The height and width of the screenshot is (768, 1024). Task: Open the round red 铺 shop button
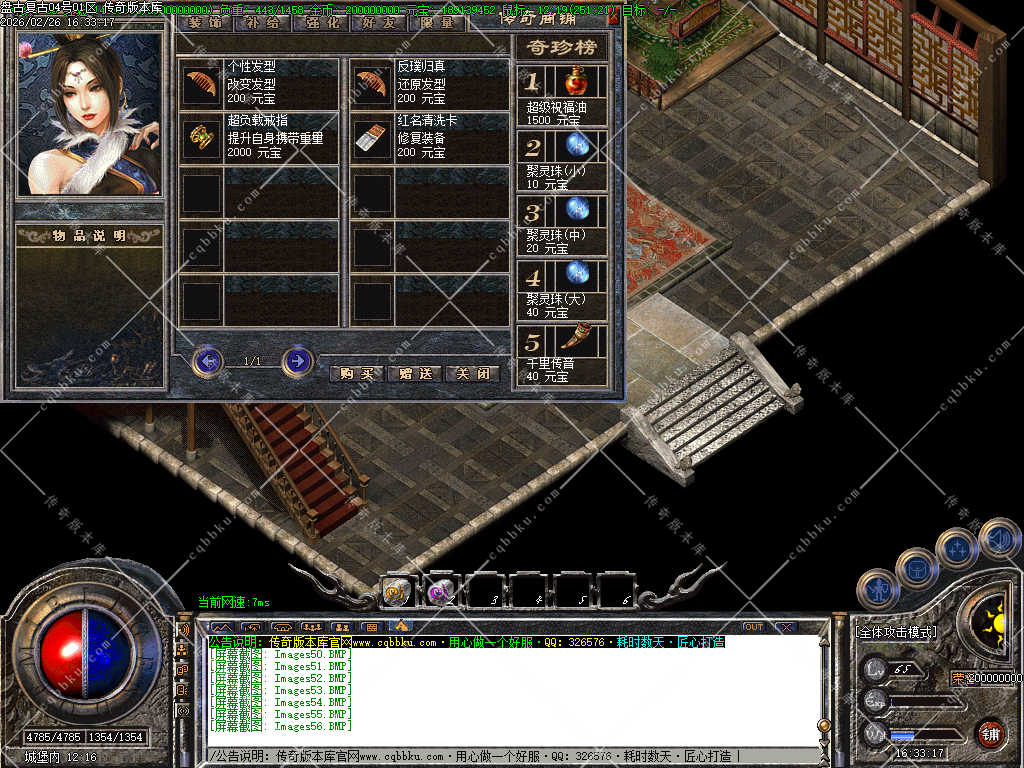click(990, 733)
